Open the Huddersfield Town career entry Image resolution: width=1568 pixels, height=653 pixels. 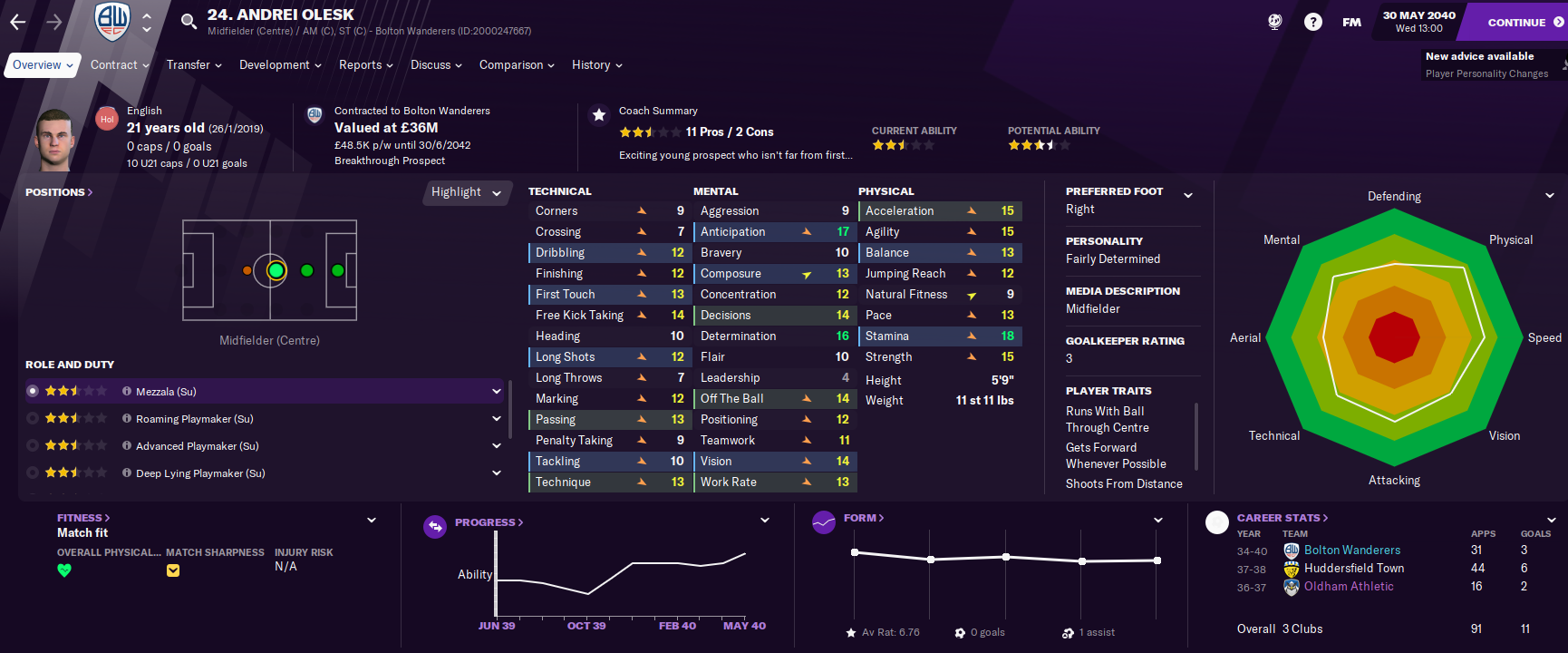tap(1353, 569)
